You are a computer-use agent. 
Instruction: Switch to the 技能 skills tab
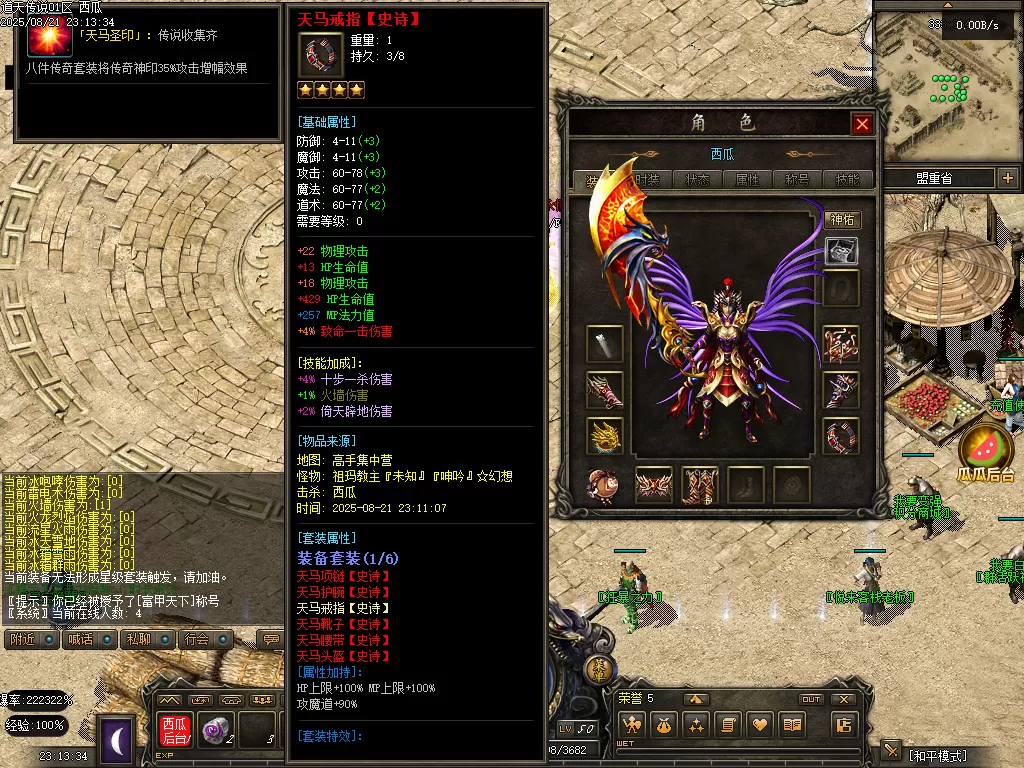[x=847, y=180]
